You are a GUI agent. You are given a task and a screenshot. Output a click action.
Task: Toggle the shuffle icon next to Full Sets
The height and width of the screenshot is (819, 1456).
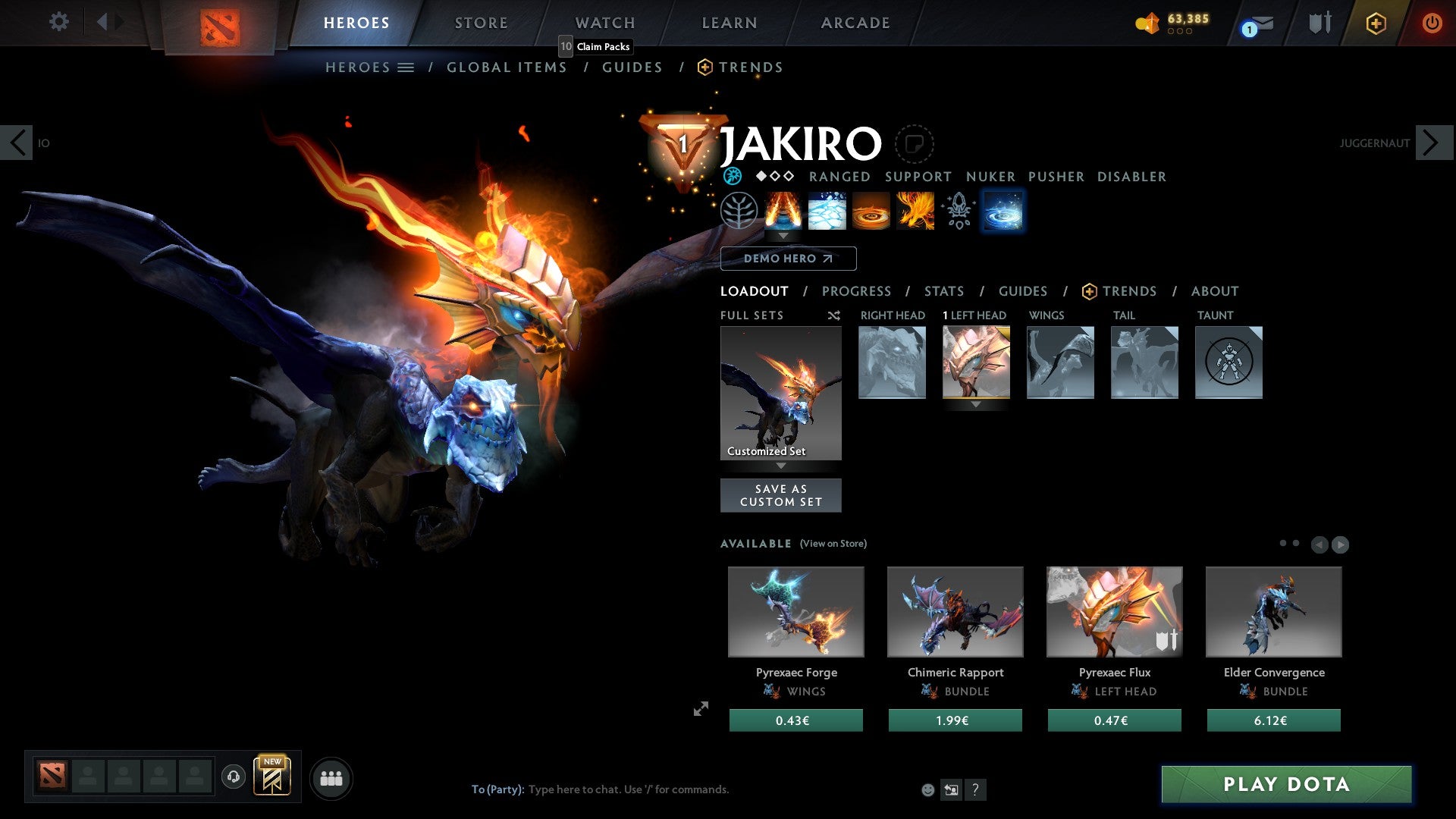[833, 315]
